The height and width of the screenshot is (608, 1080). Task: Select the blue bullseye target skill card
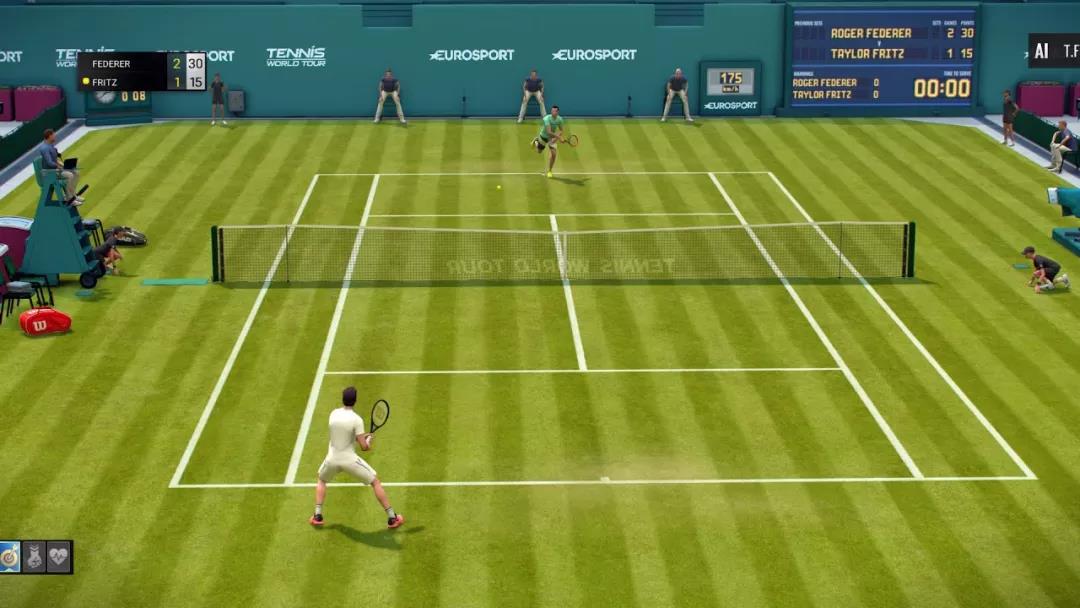pyautogui.click(x=10, y=557)
